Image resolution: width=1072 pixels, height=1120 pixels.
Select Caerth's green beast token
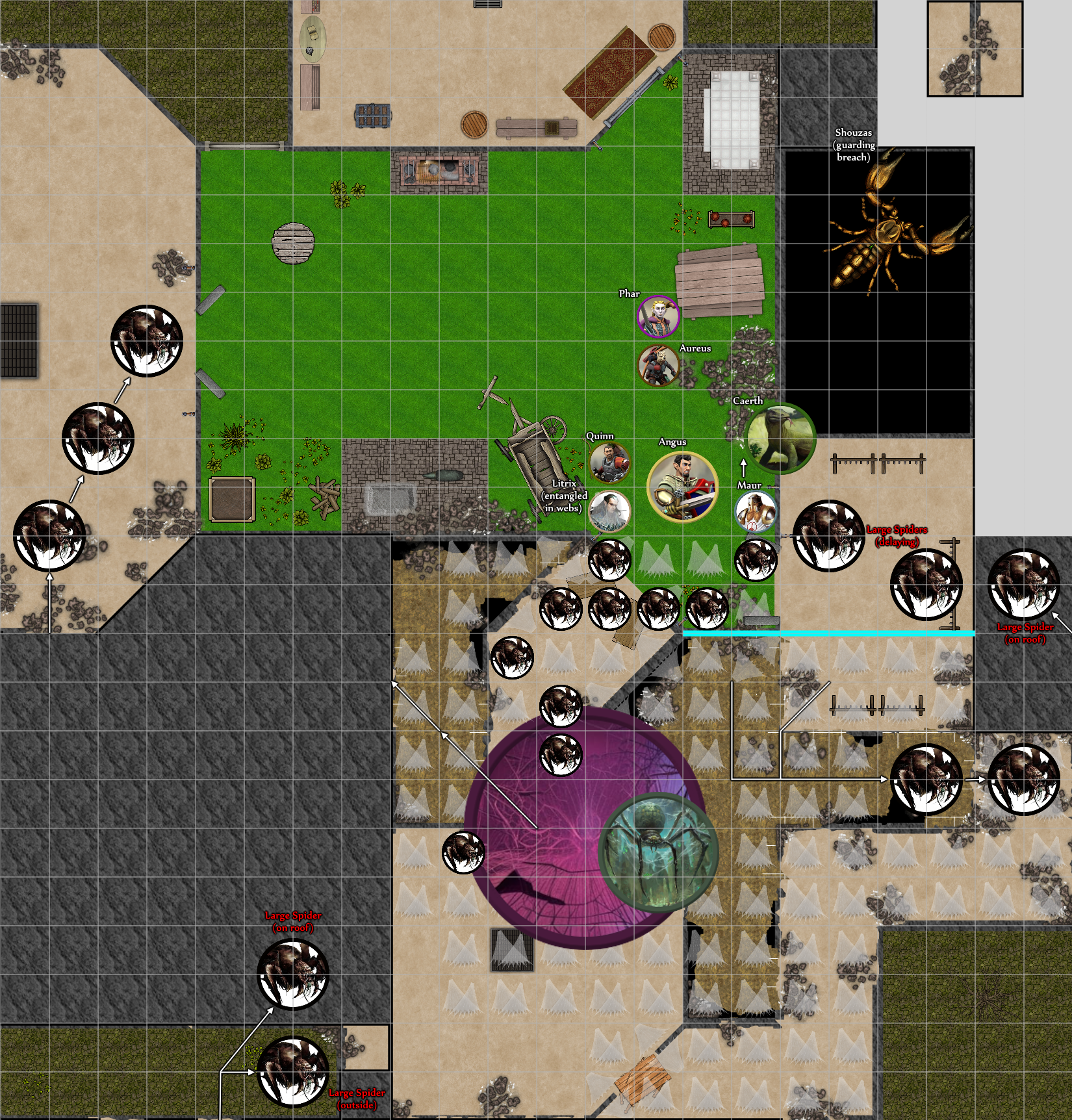(779, 439)
